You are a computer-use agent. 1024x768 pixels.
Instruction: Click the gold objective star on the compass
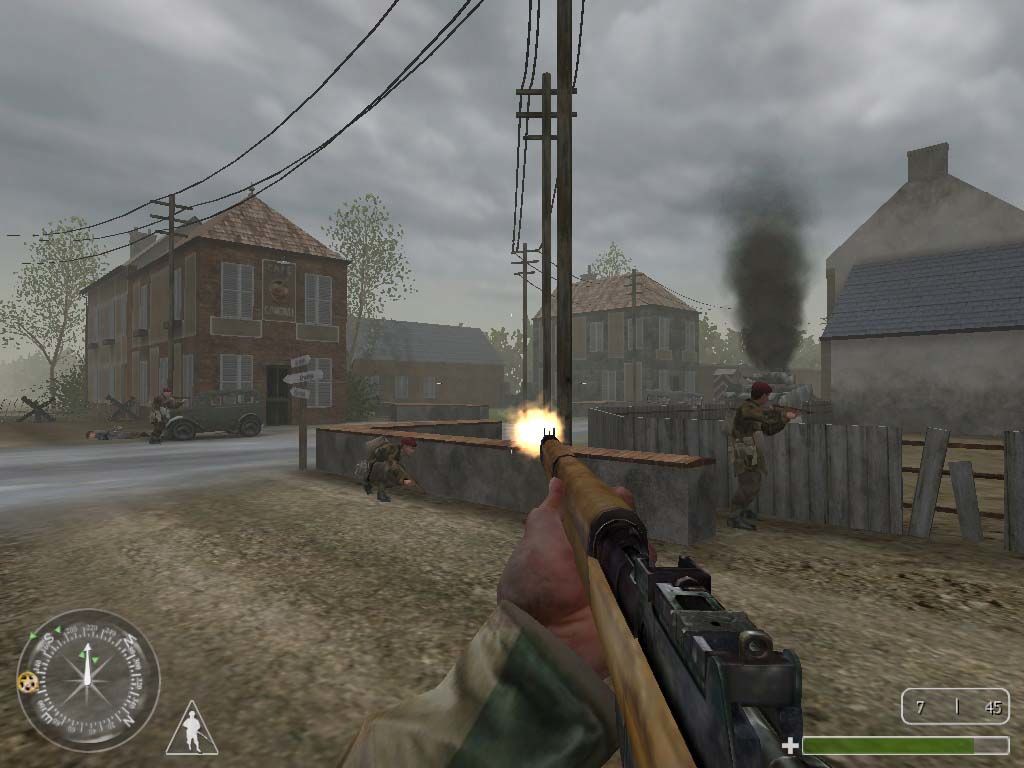click(26, 681)
